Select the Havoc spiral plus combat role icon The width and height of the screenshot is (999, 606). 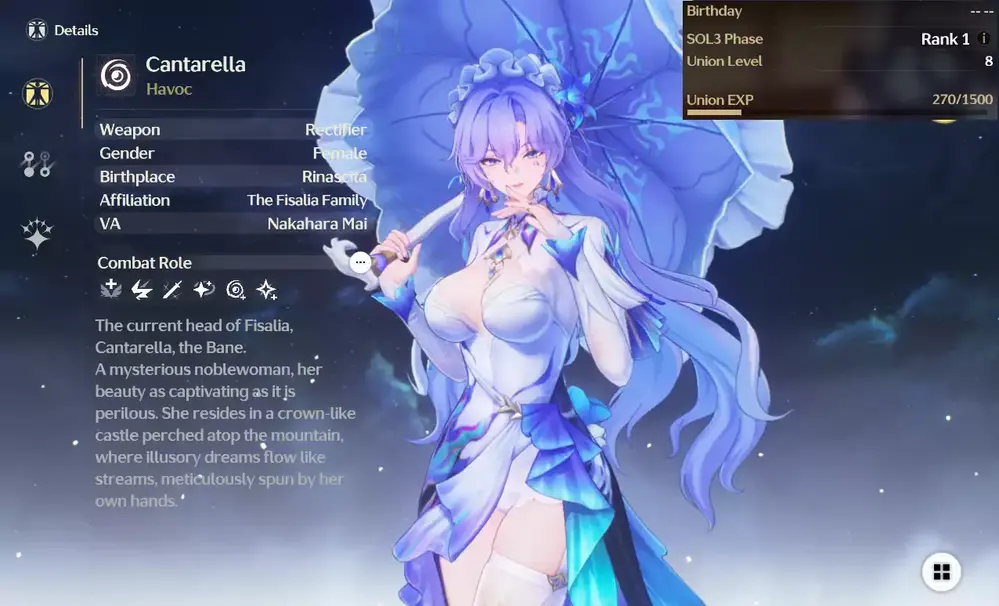coord(236,290)
